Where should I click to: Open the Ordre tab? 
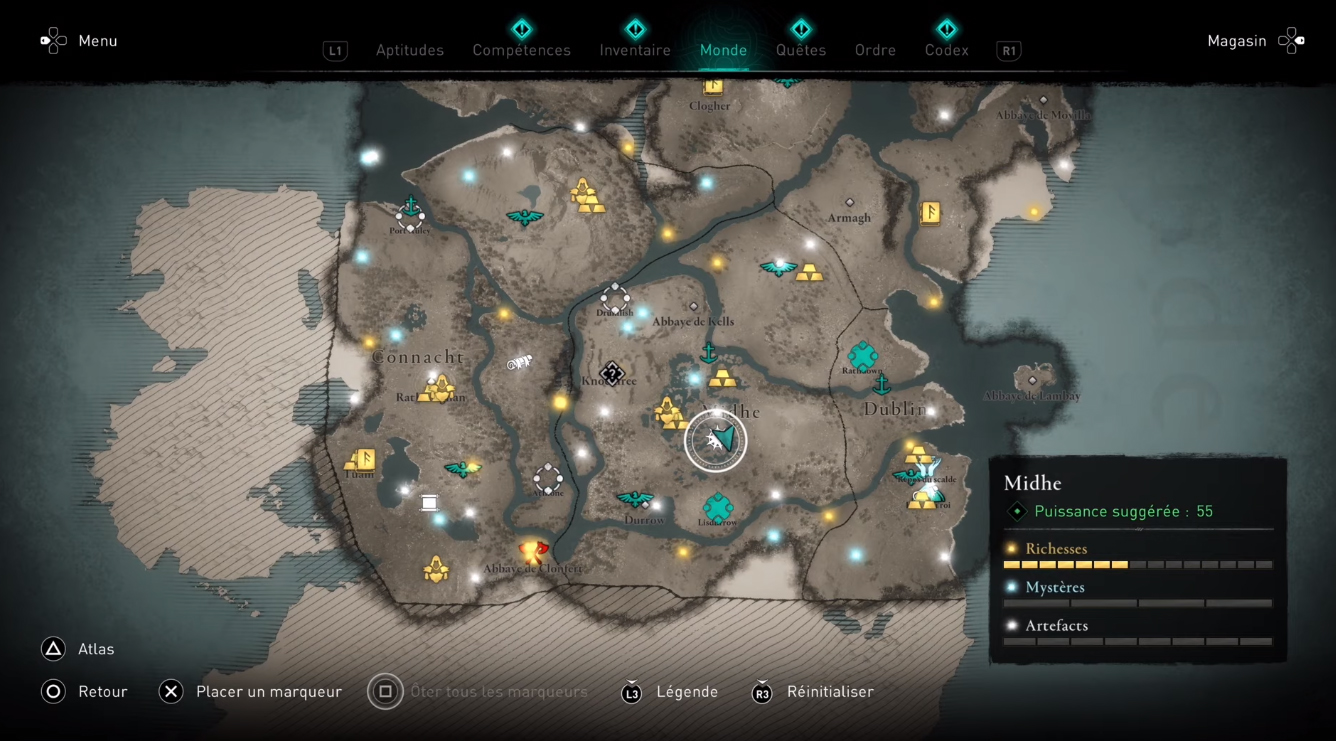pos(875,50)
